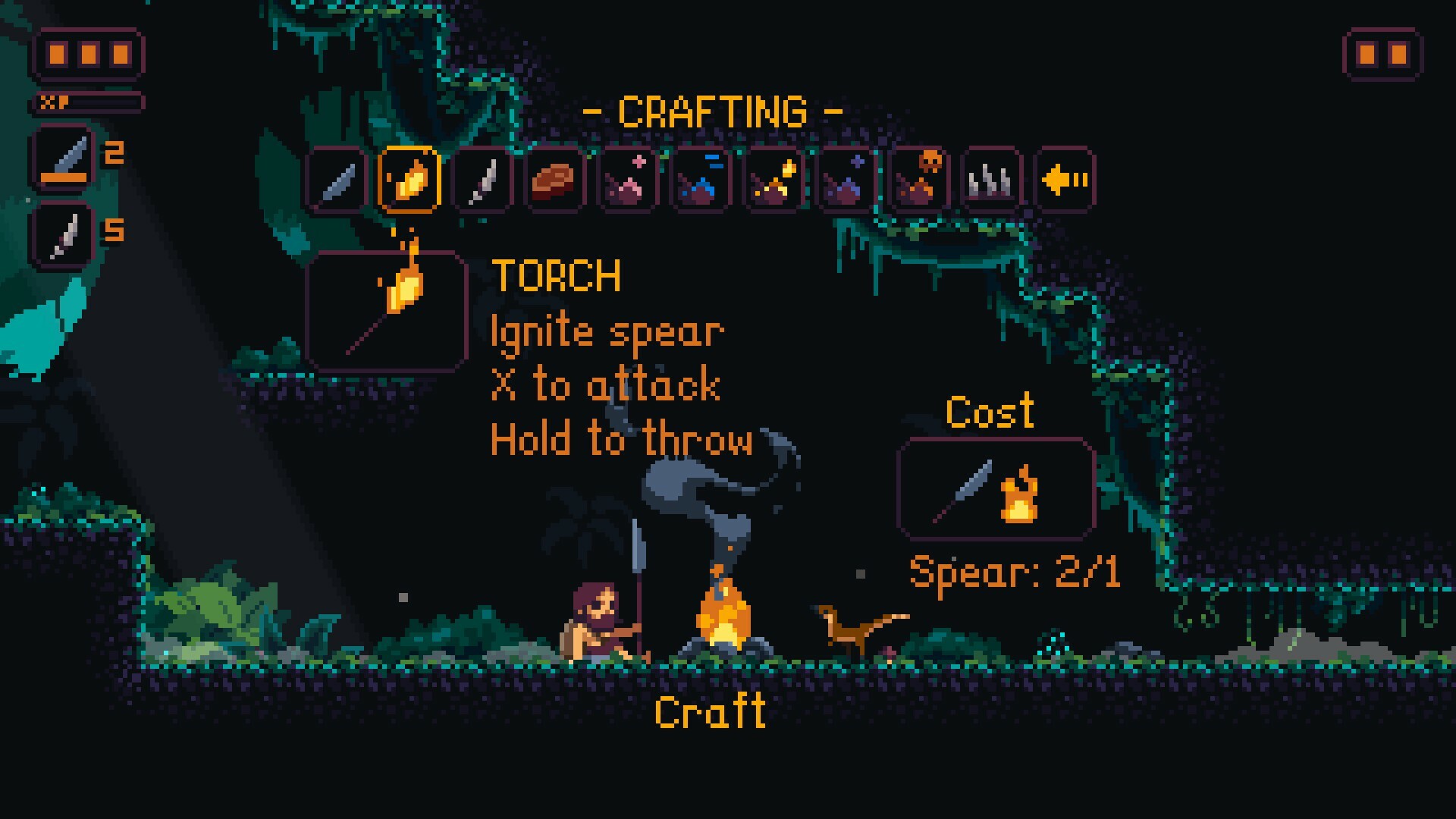Screen dimensions: 1456x819
Task: Select the sharpened stick recipe
Action: coord(483,179)
